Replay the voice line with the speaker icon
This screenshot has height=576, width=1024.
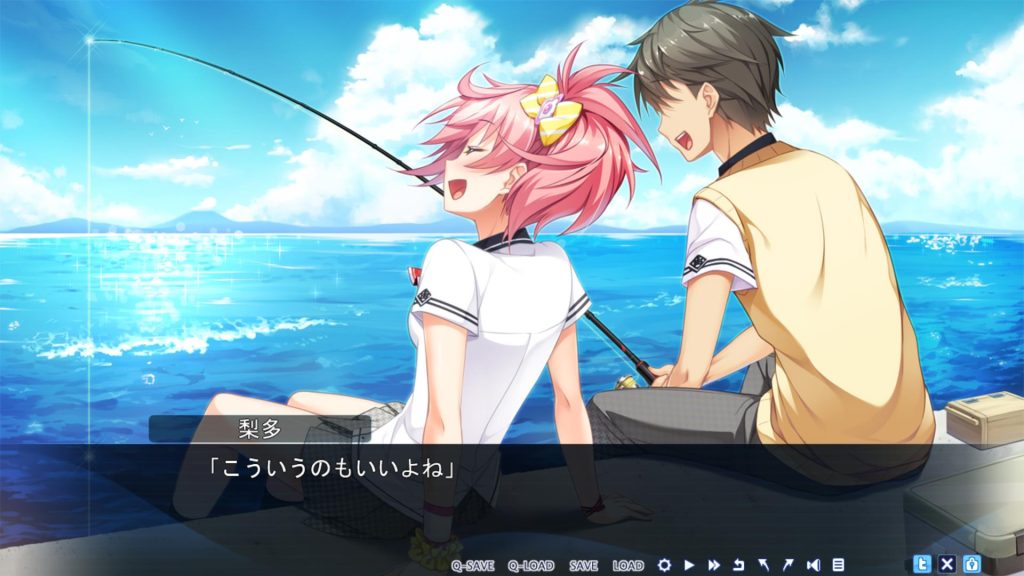coord(813,565)
